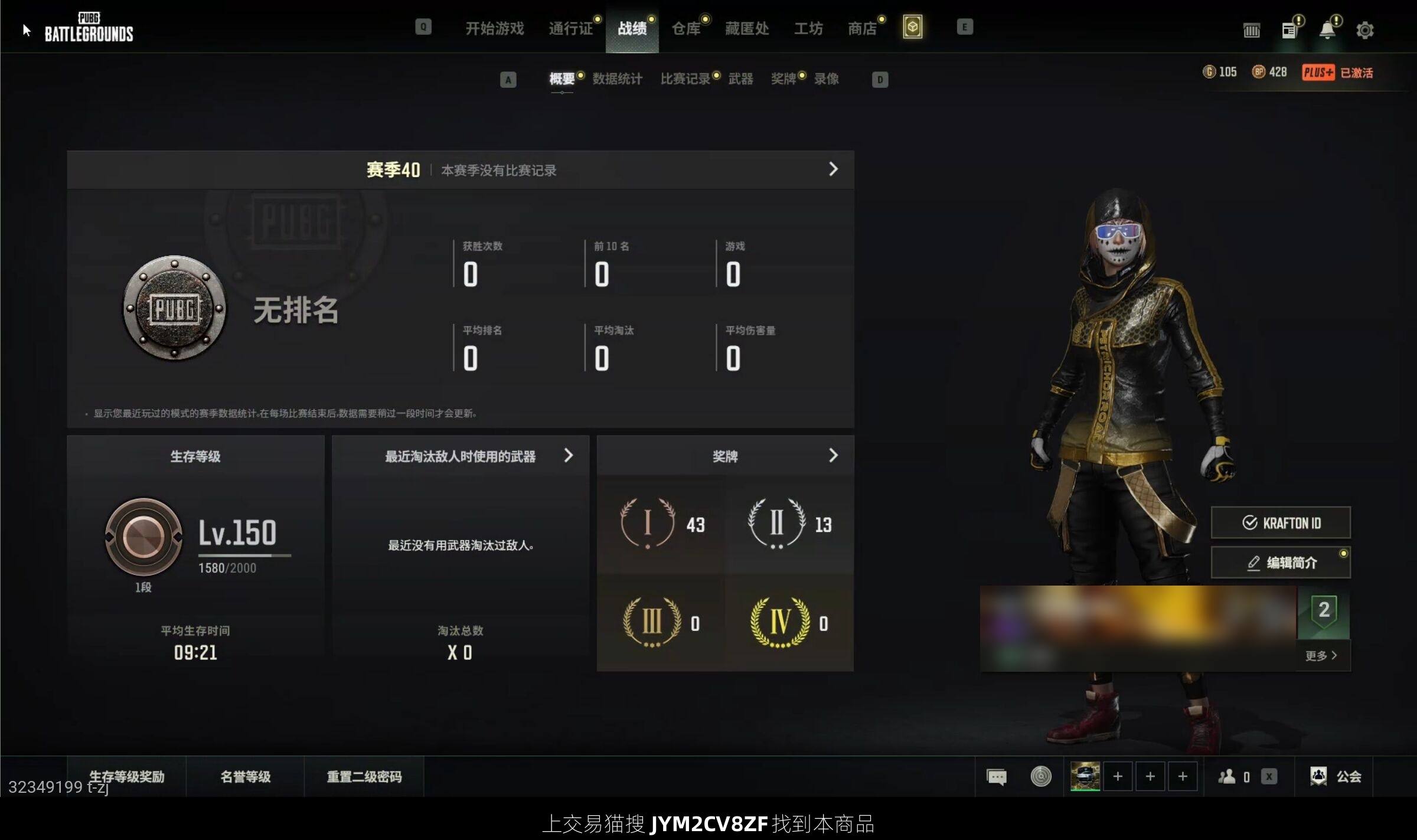
Task: Select 重置二级密码 button
Action: tap(364, 777)
